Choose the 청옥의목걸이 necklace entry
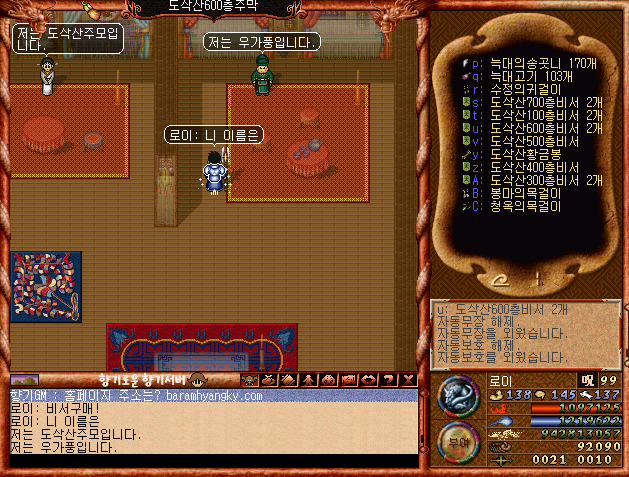The height and width of the screenshot is (477, 629). pos(519,206)
